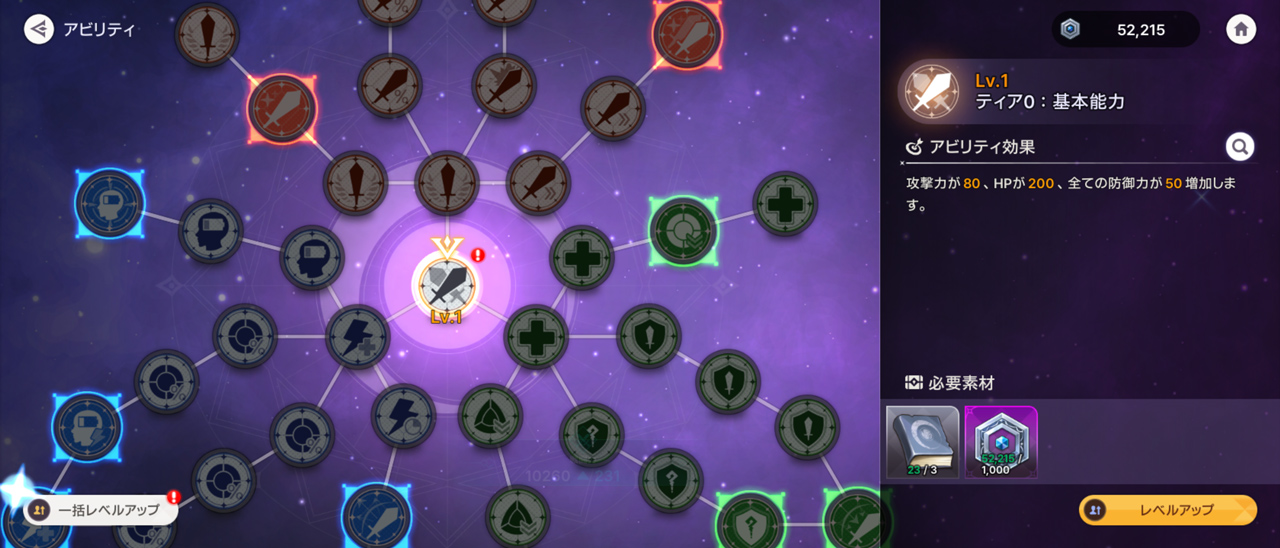Select the purple hexagon currency material slot

1000,441
